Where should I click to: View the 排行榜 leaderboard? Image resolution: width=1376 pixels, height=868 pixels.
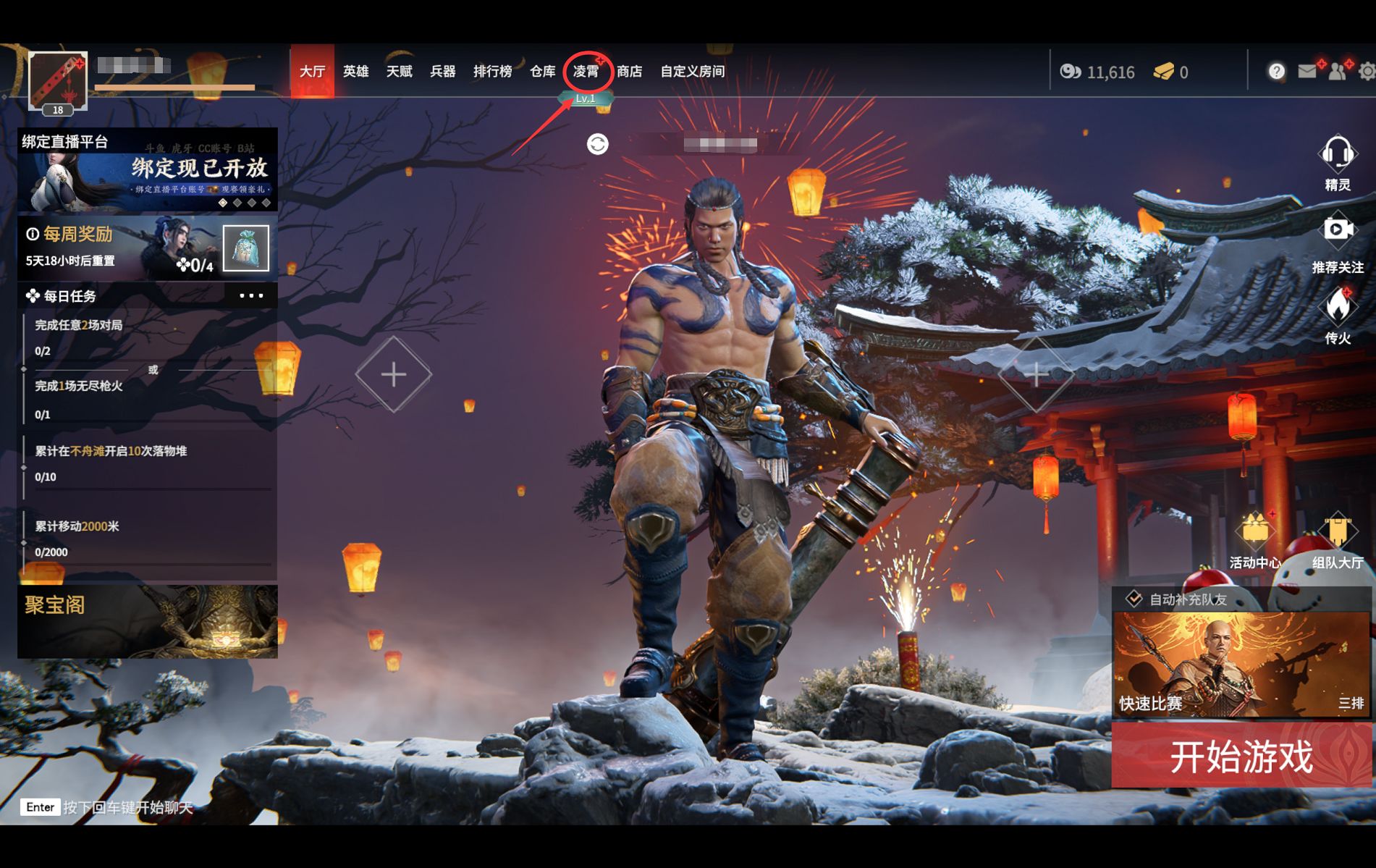pos(492,72)
